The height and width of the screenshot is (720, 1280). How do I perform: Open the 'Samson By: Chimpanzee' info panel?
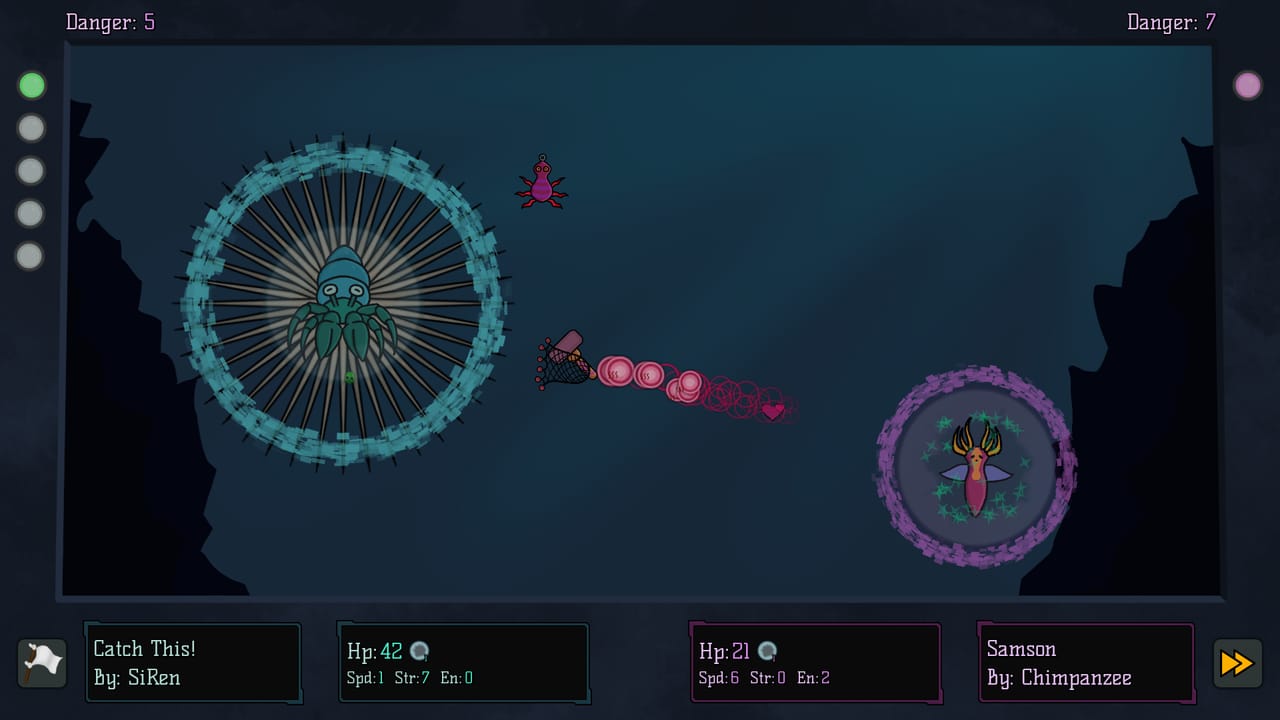pyautogui.click(x=1085, y=662)
